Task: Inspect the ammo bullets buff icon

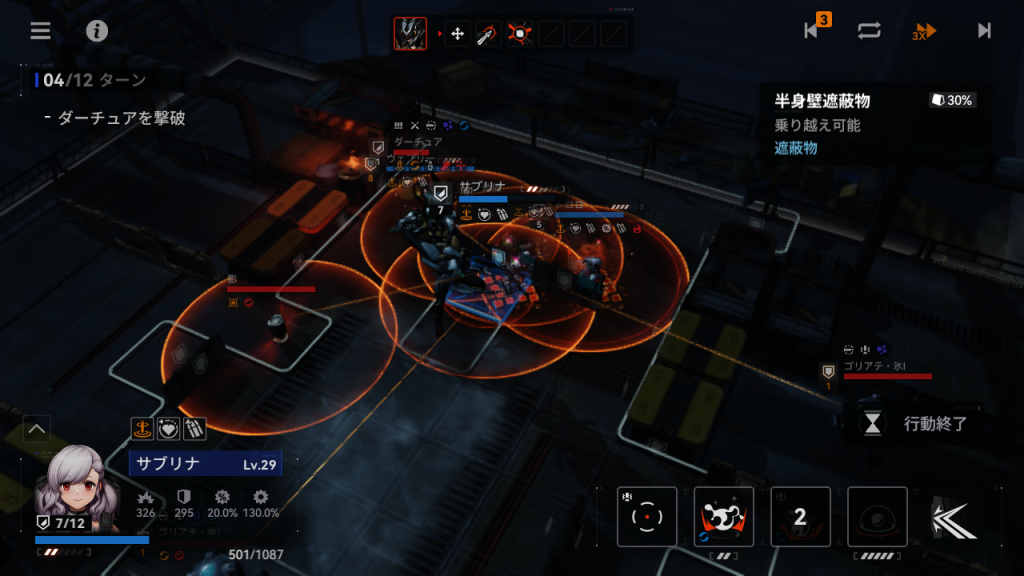Action: pos(194,429)
